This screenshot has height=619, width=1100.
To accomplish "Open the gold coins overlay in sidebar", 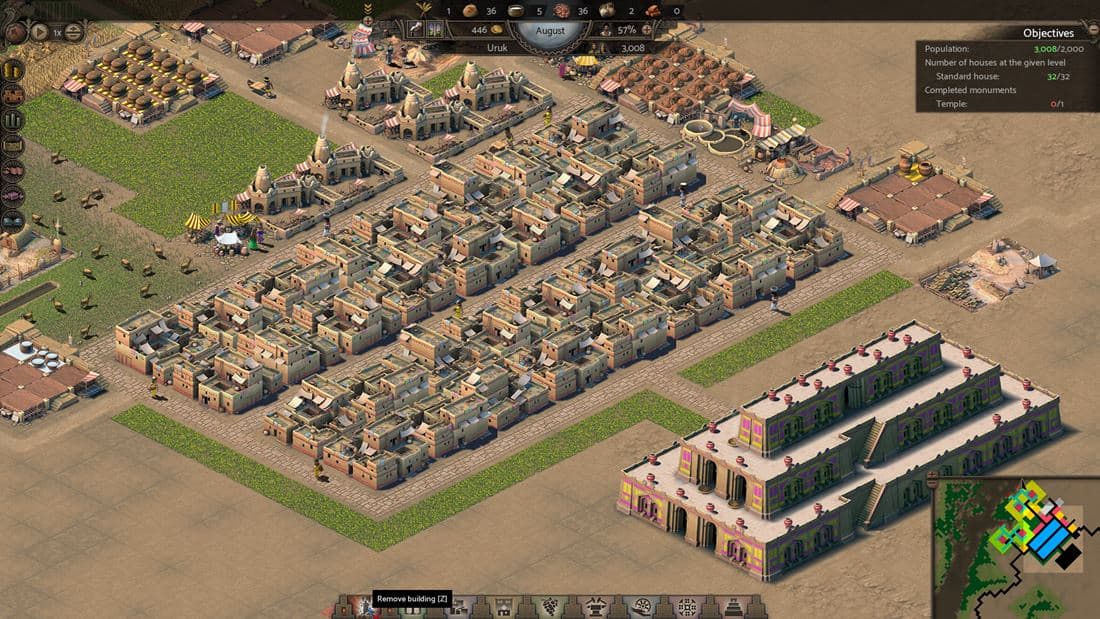I will coord(13,70).
